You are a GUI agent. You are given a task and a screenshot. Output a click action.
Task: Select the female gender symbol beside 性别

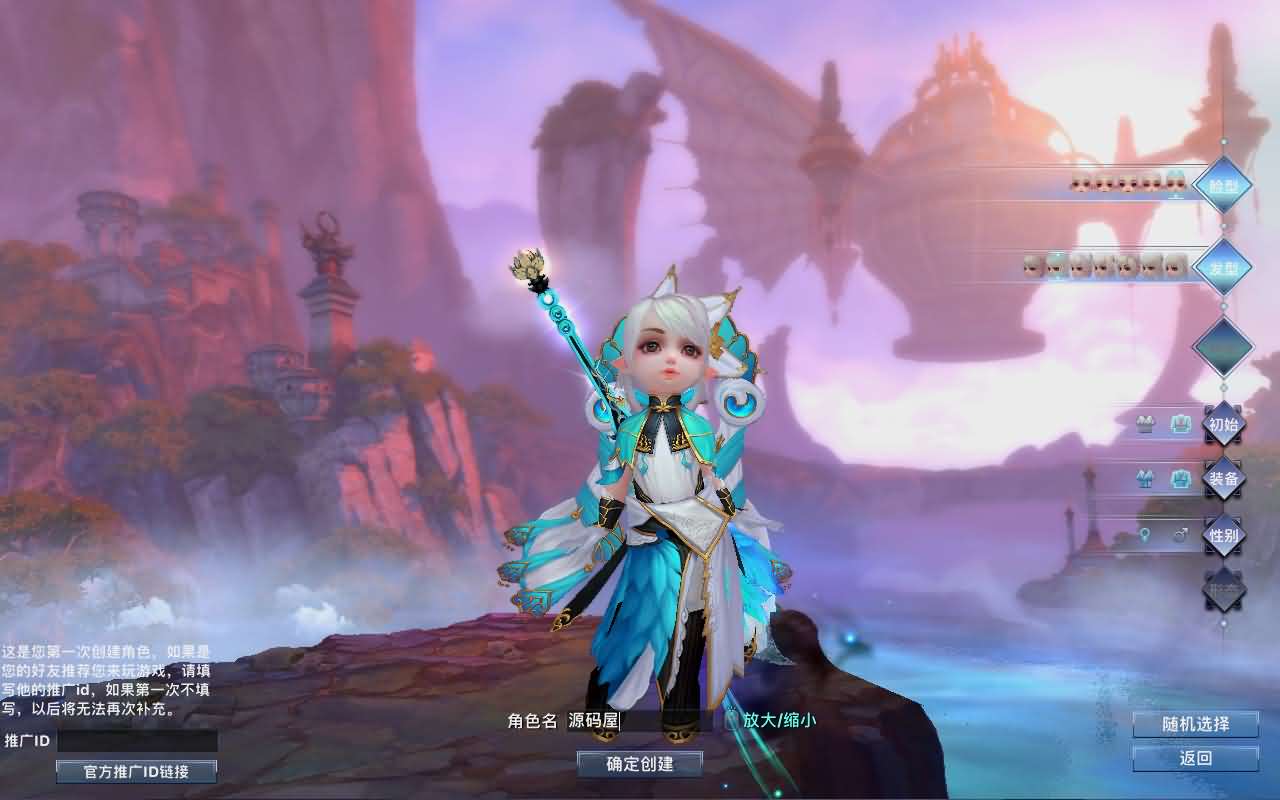[x=1143, y=536]
